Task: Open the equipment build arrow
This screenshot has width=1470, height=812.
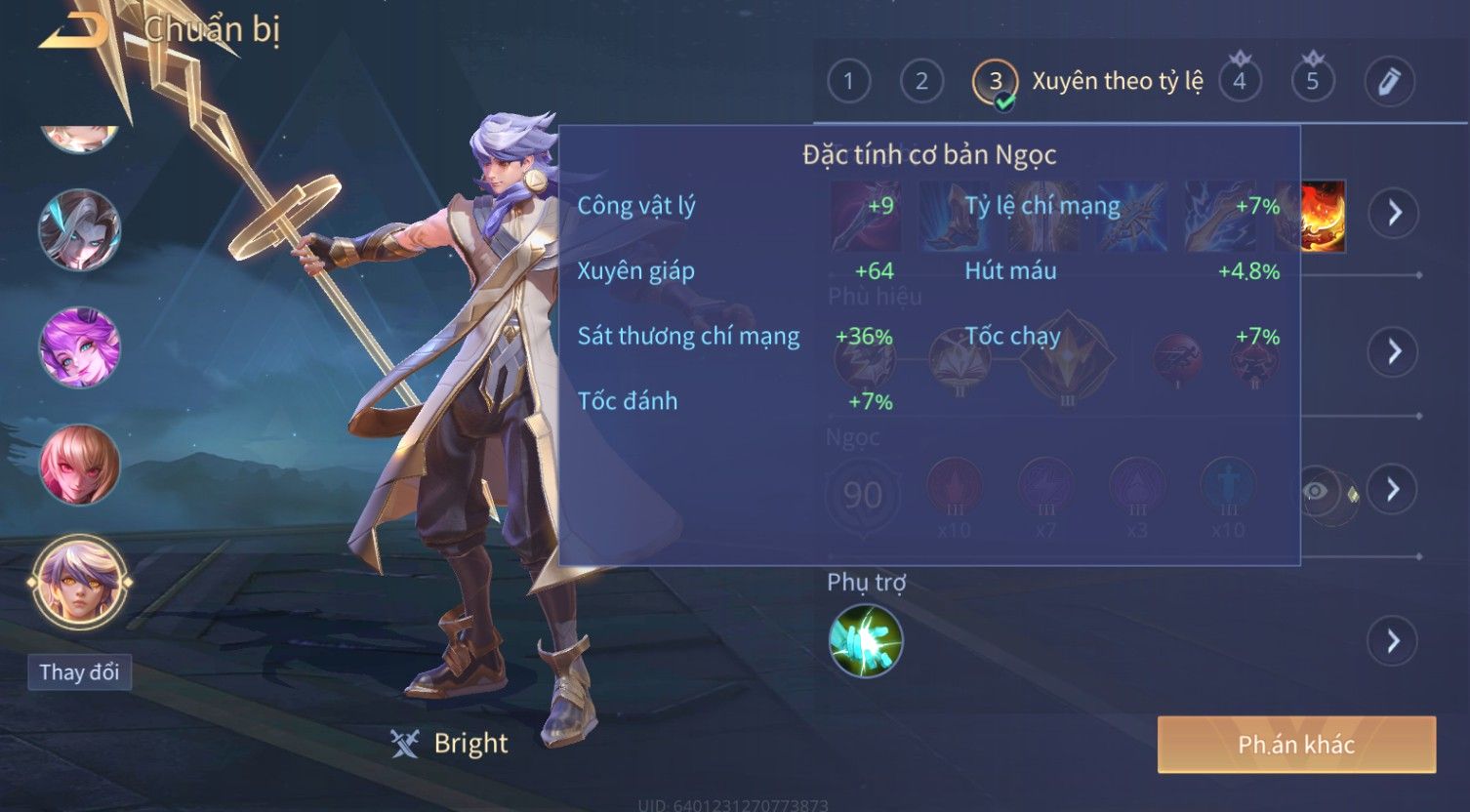Action: pyautogui.click(x=1393, y=212)
